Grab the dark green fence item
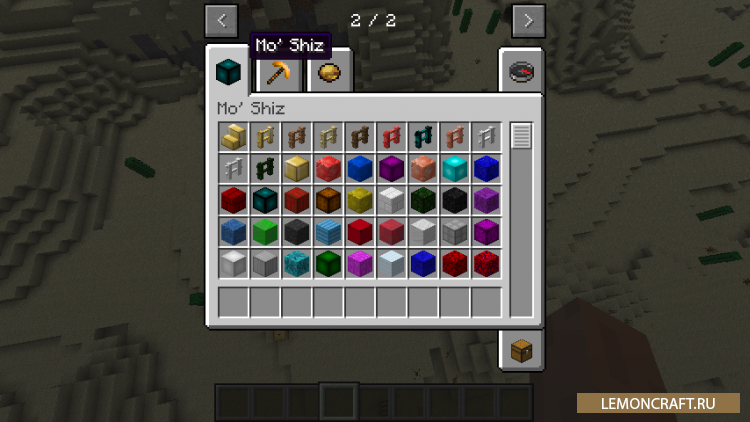Screen dimensions: 750x422 (x=265, y=169)
